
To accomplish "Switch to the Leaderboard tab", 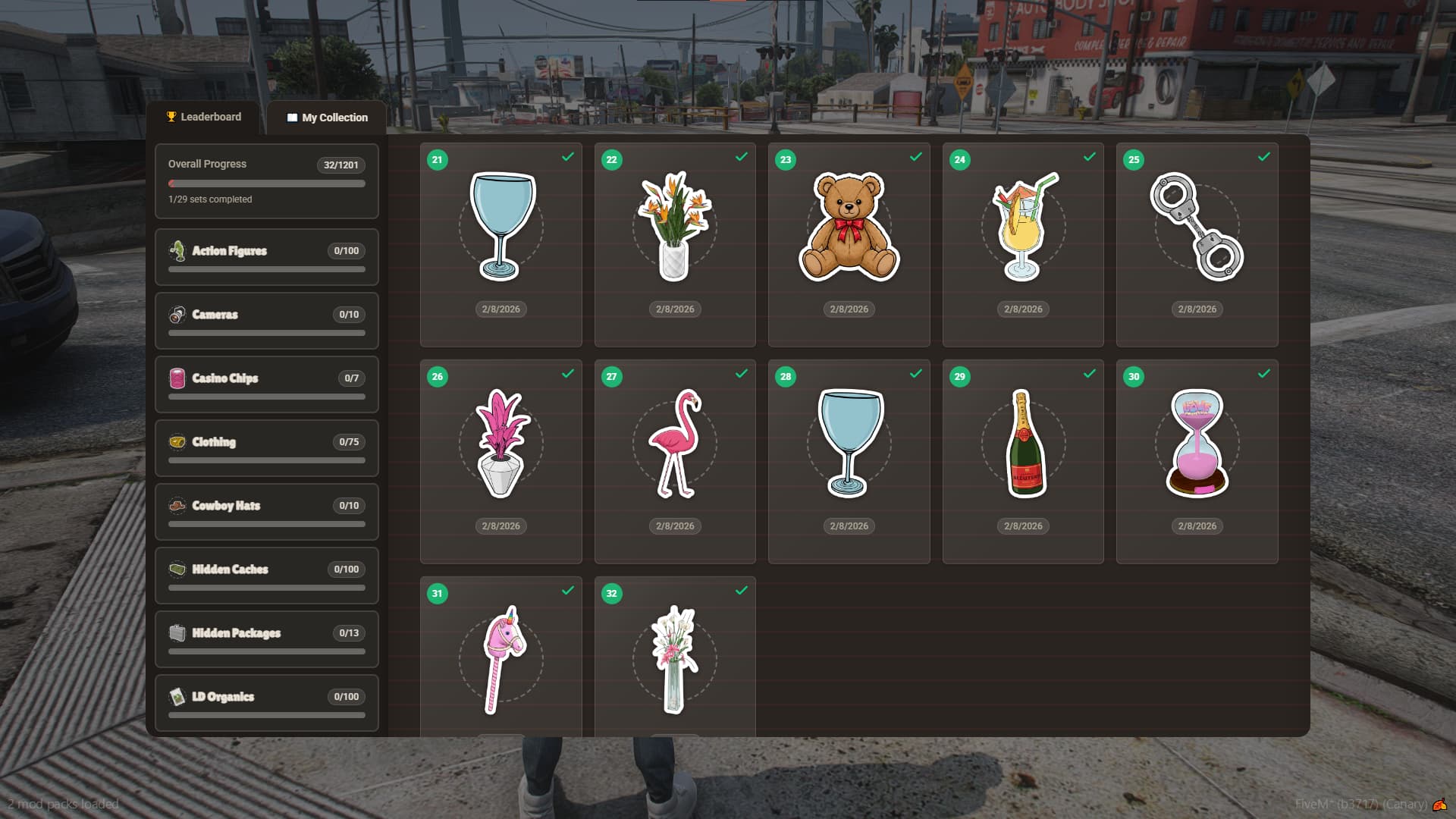I will click(204, 117).
